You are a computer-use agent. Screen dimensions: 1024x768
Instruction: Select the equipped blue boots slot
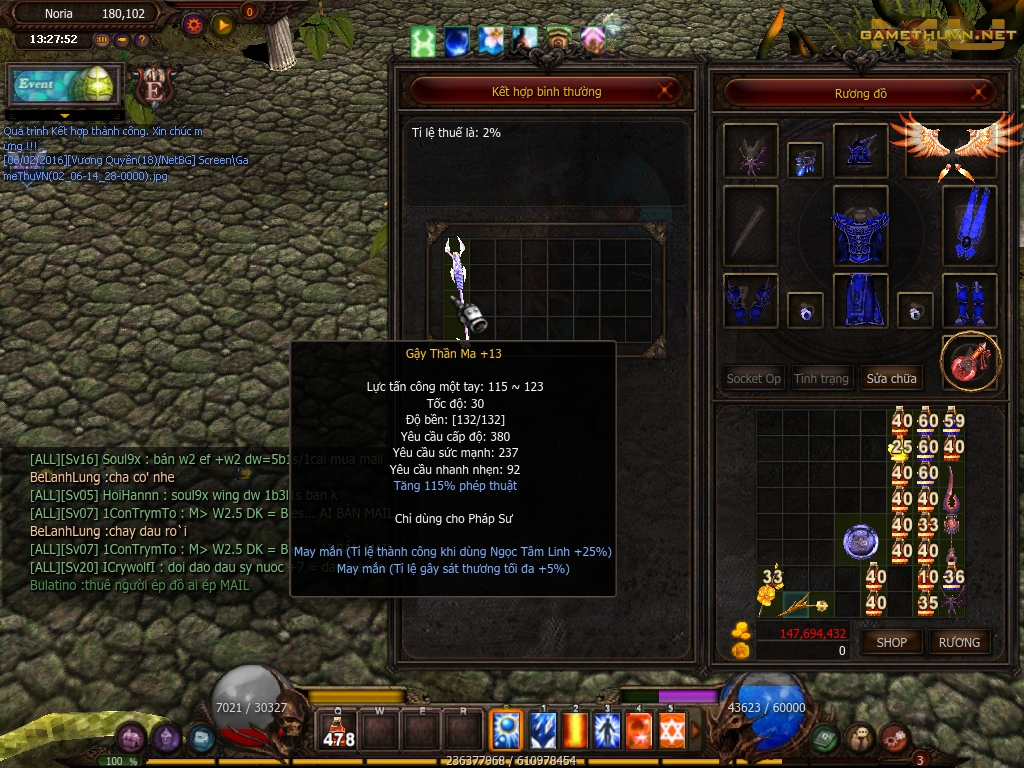tap(969, 301)
